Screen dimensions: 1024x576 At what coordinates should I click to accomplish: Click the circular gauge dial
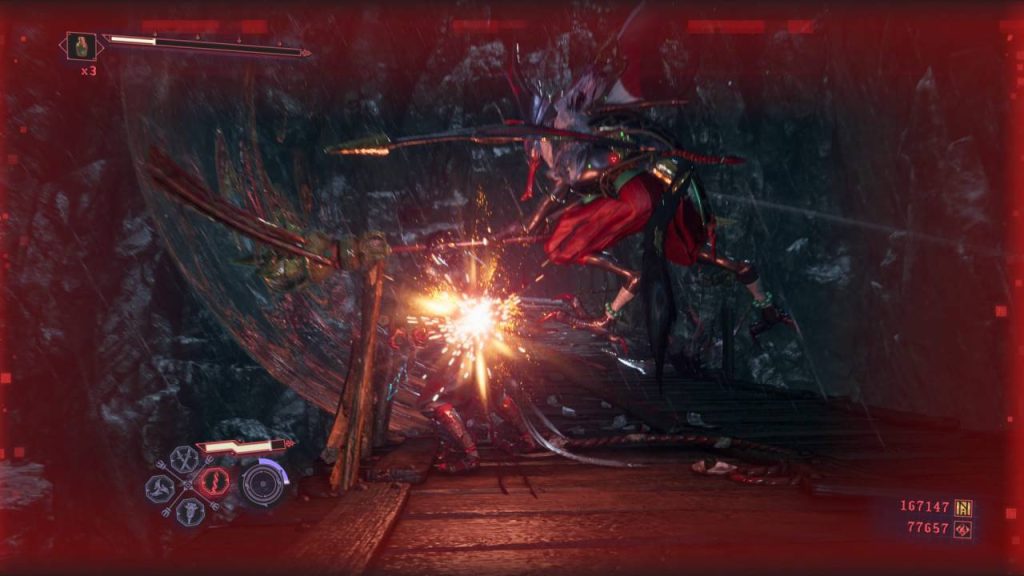[262, 483]
